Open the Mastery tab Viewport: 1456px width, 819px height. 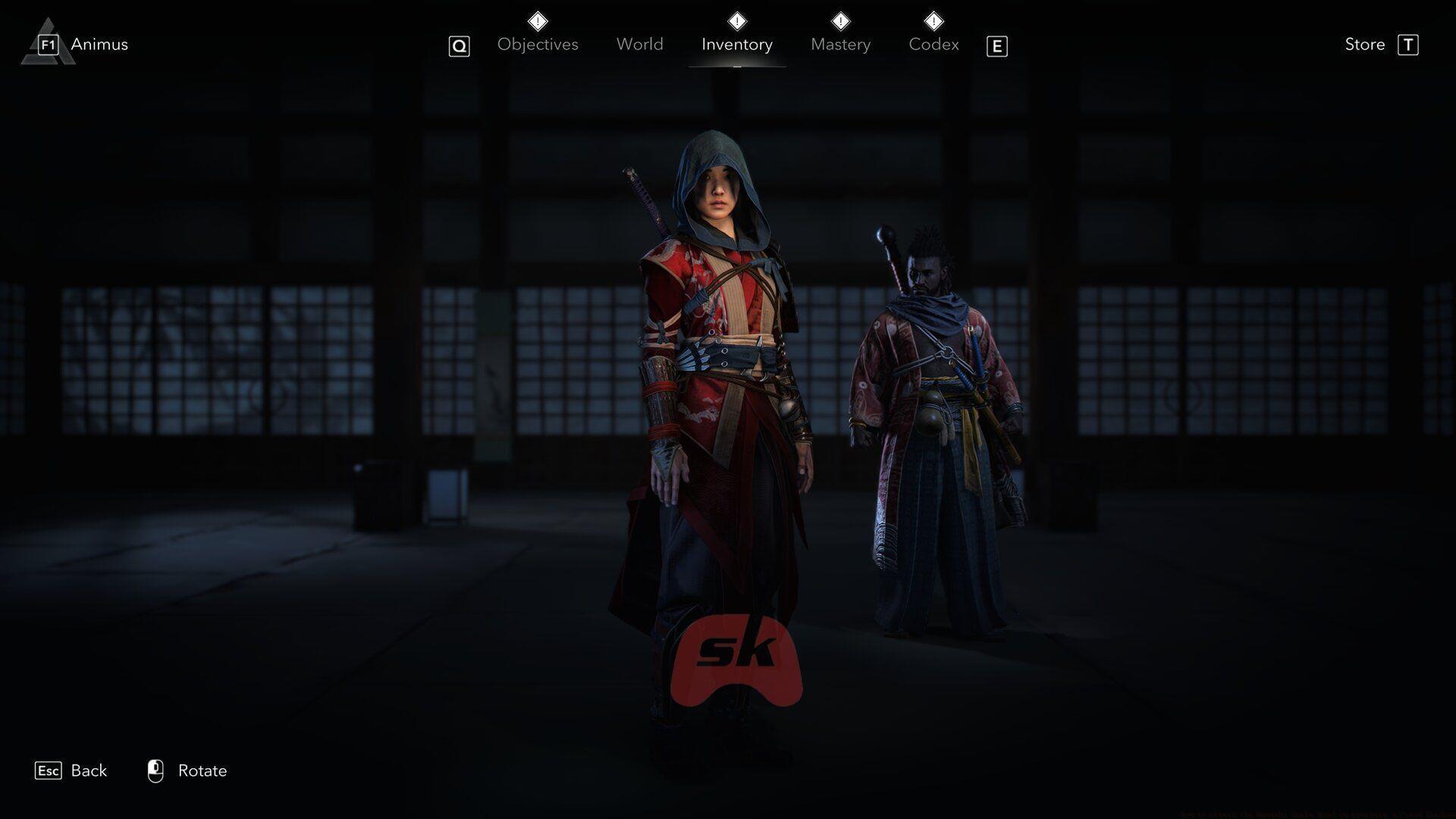[x=840, y=44]
